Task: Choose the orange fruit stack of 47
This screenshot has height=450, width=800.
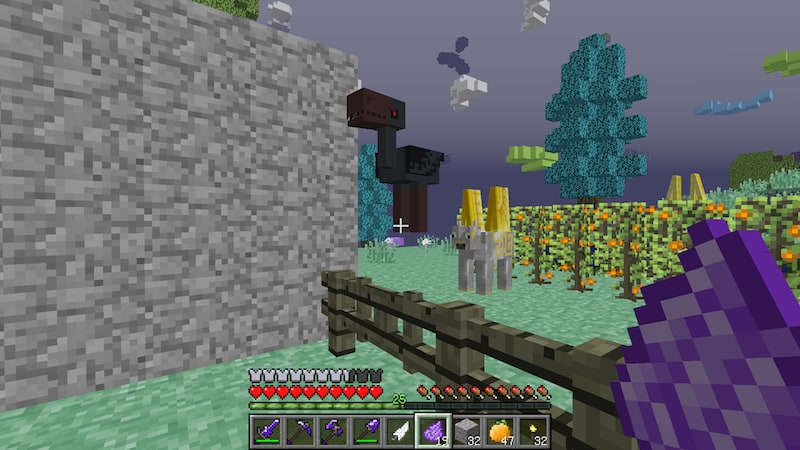Action: [x=499, y=430]
